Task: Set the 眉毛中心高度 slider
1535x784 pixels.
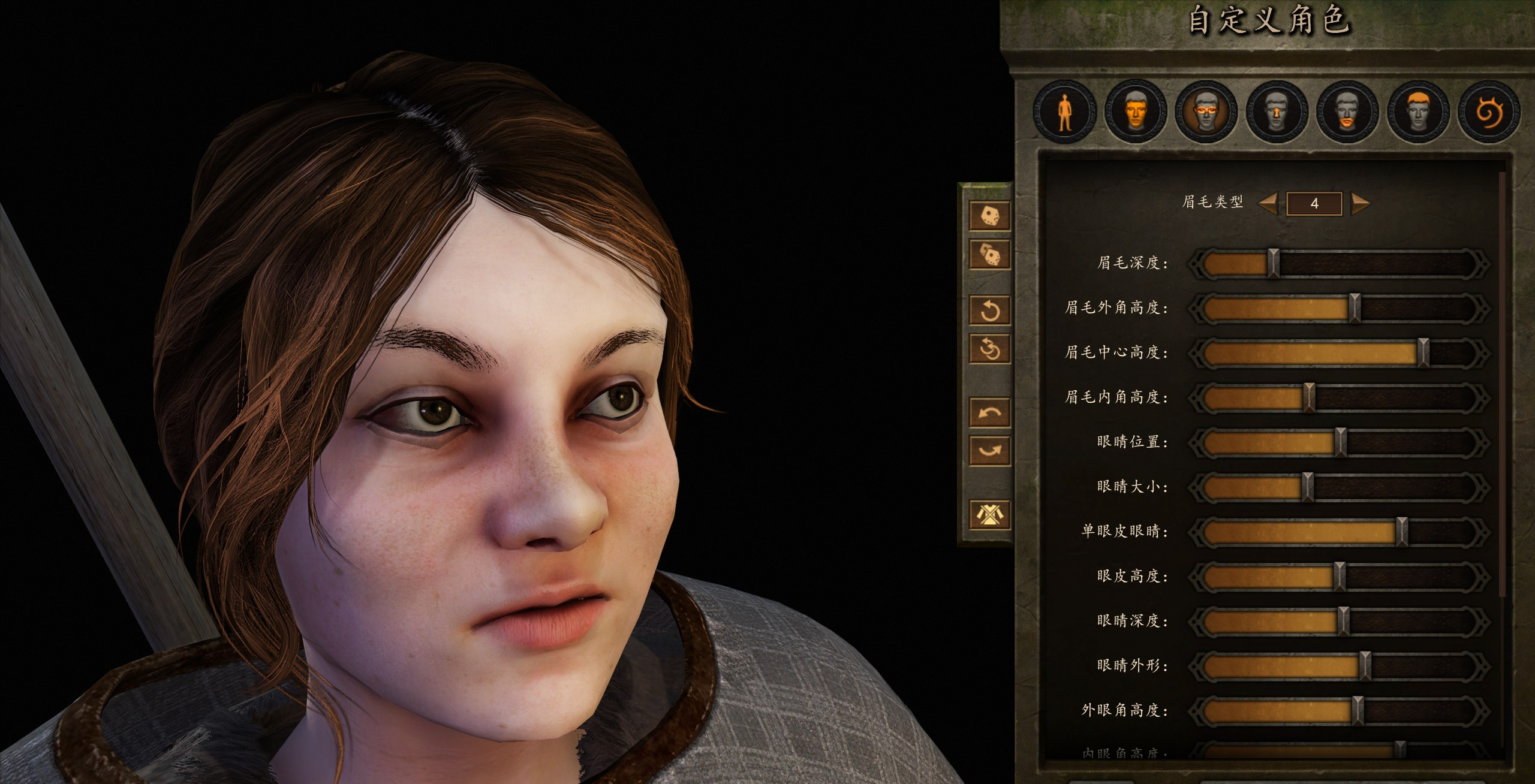Action: 1423,352
